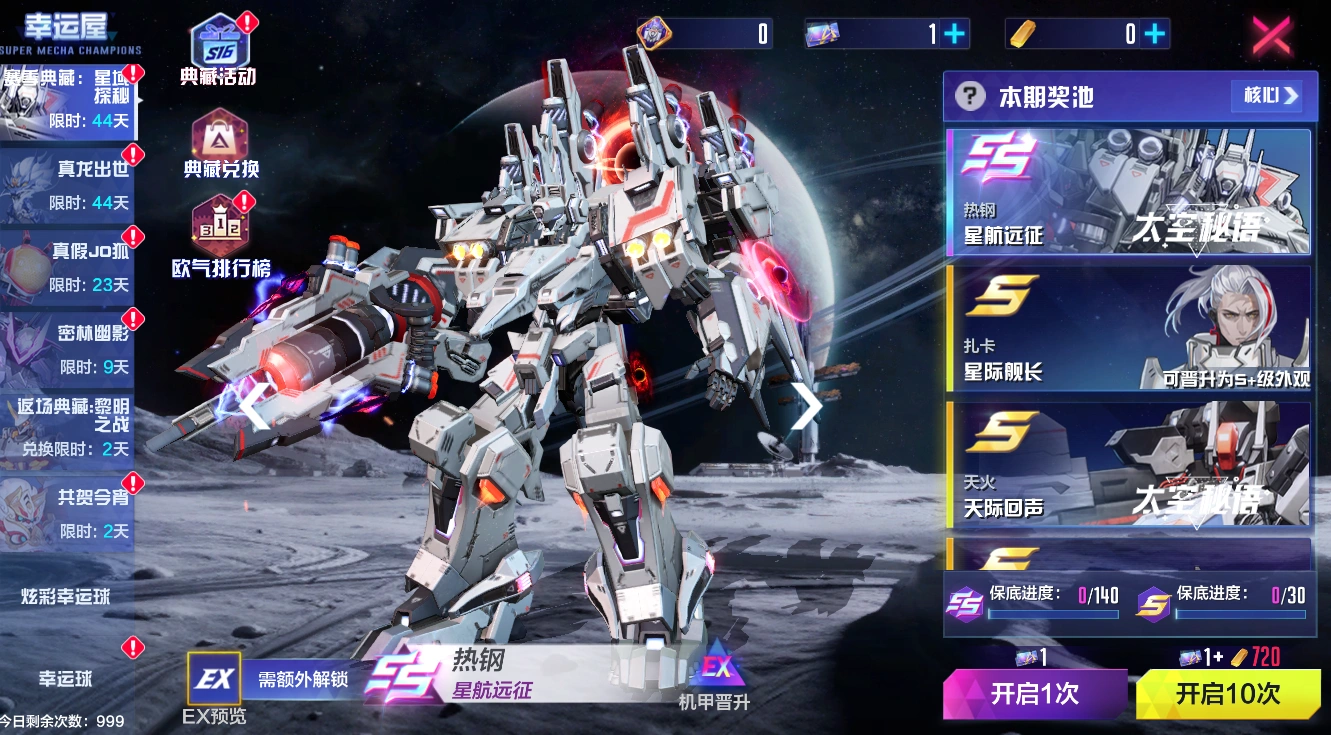The width and height of the screenshot is (1331, 735).
Task: View 欧气排行榜 leaderboard
Action: pyautogui.click(x=221, y=238)
